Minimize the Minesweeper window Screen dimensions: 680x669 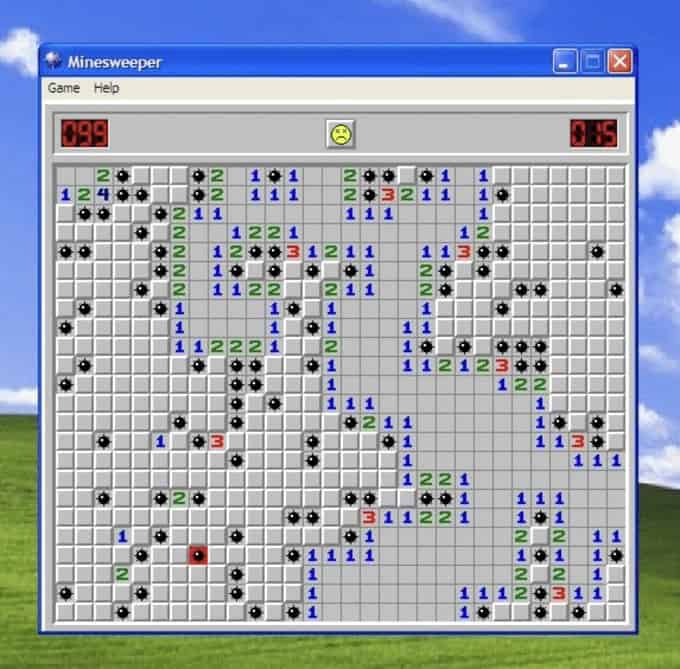coord(567,62)
